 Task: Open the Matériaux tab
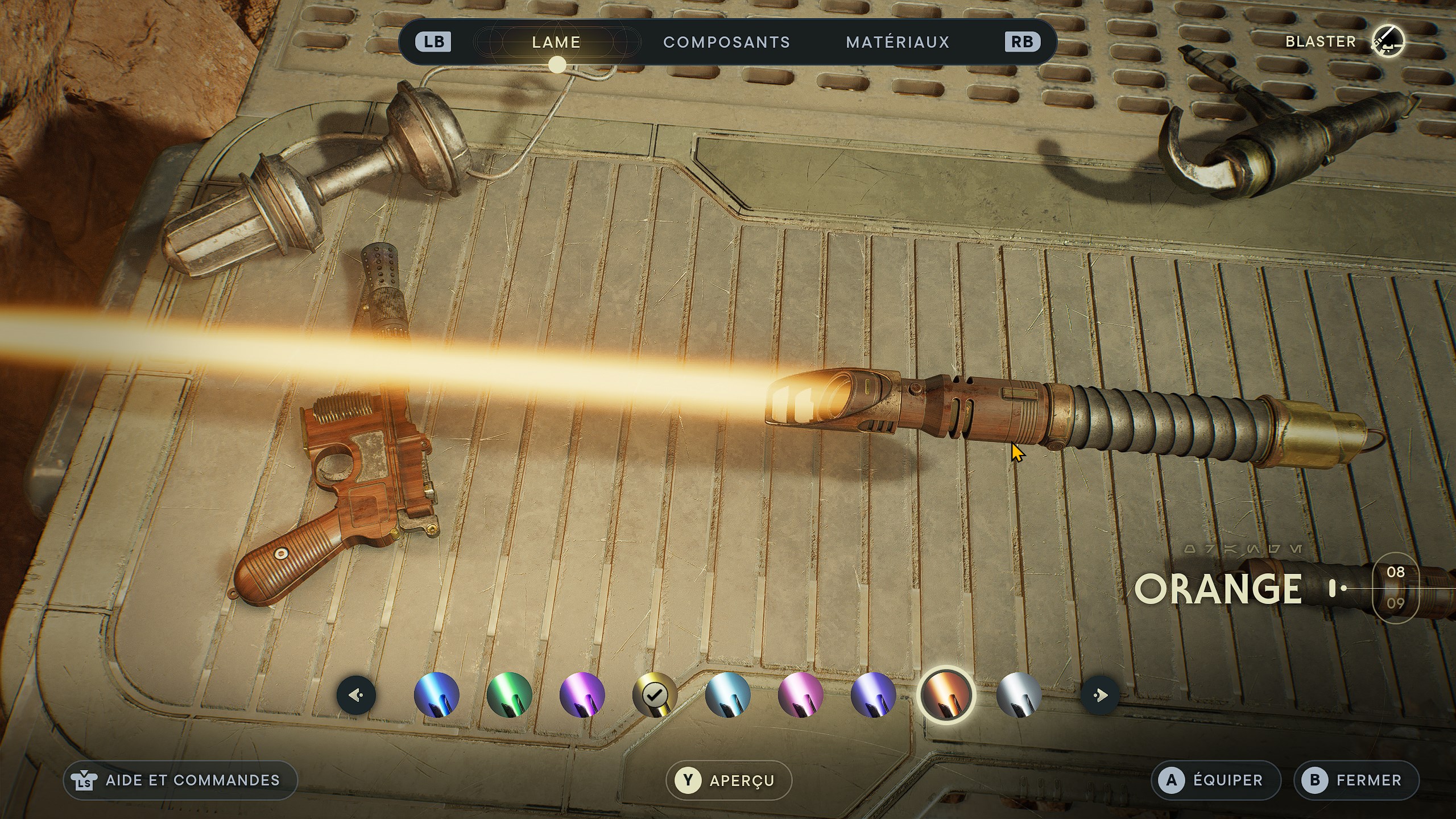pyautogui.click(x=897, y=42)
